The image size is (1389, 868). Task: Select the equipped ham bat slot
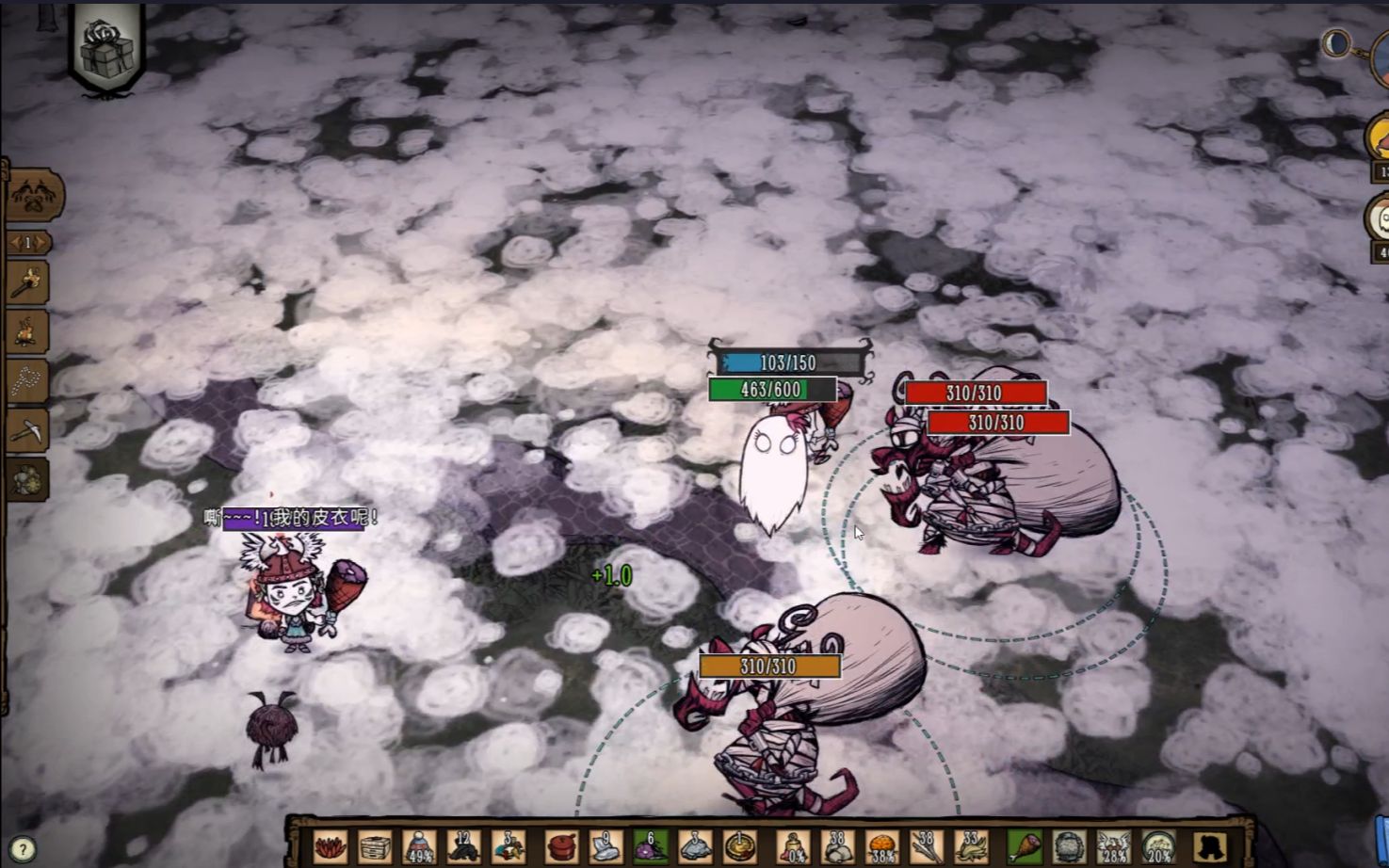click(x=1024, y=846)
